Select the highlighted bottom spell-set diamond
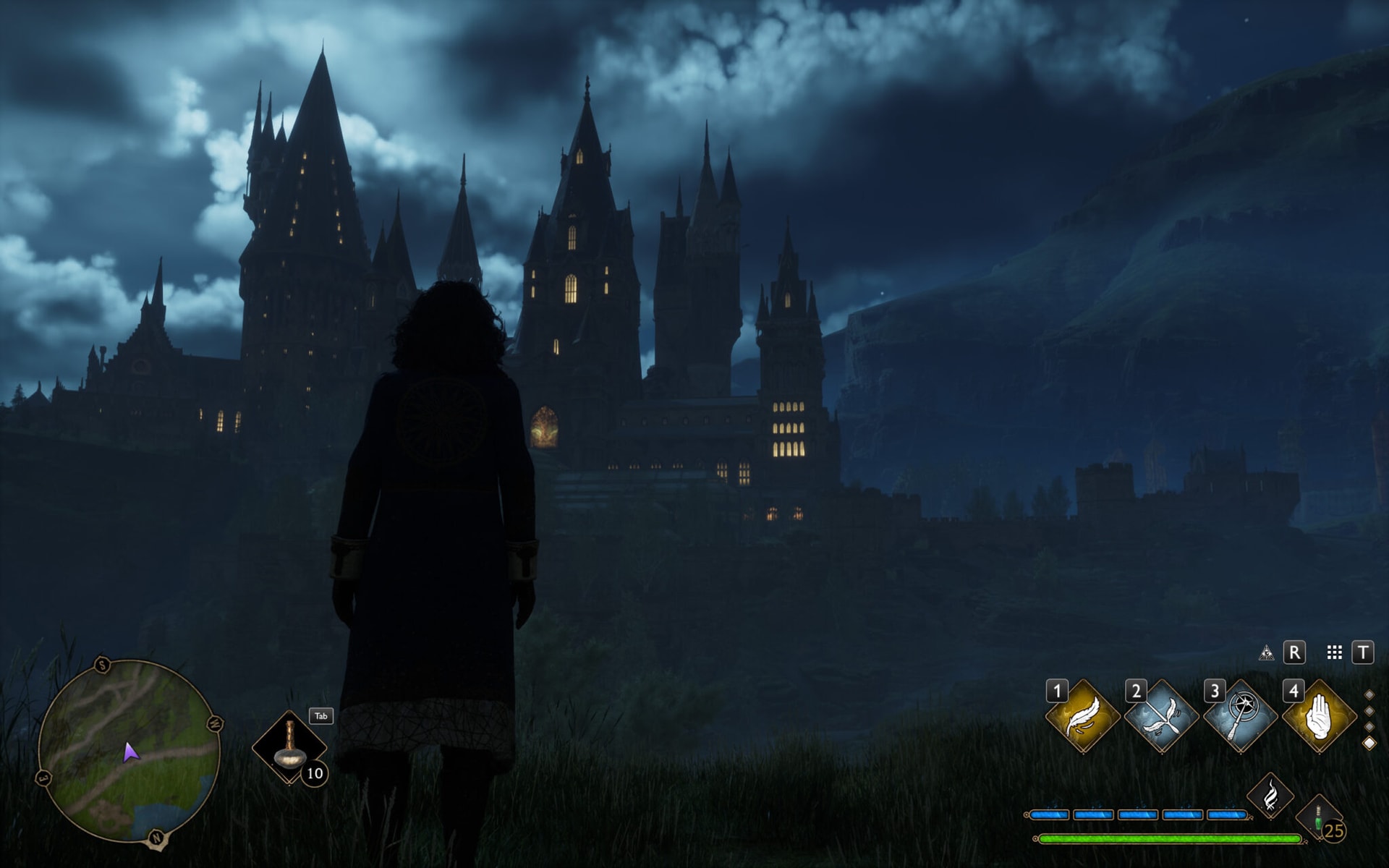 [x=1369, y=741]
